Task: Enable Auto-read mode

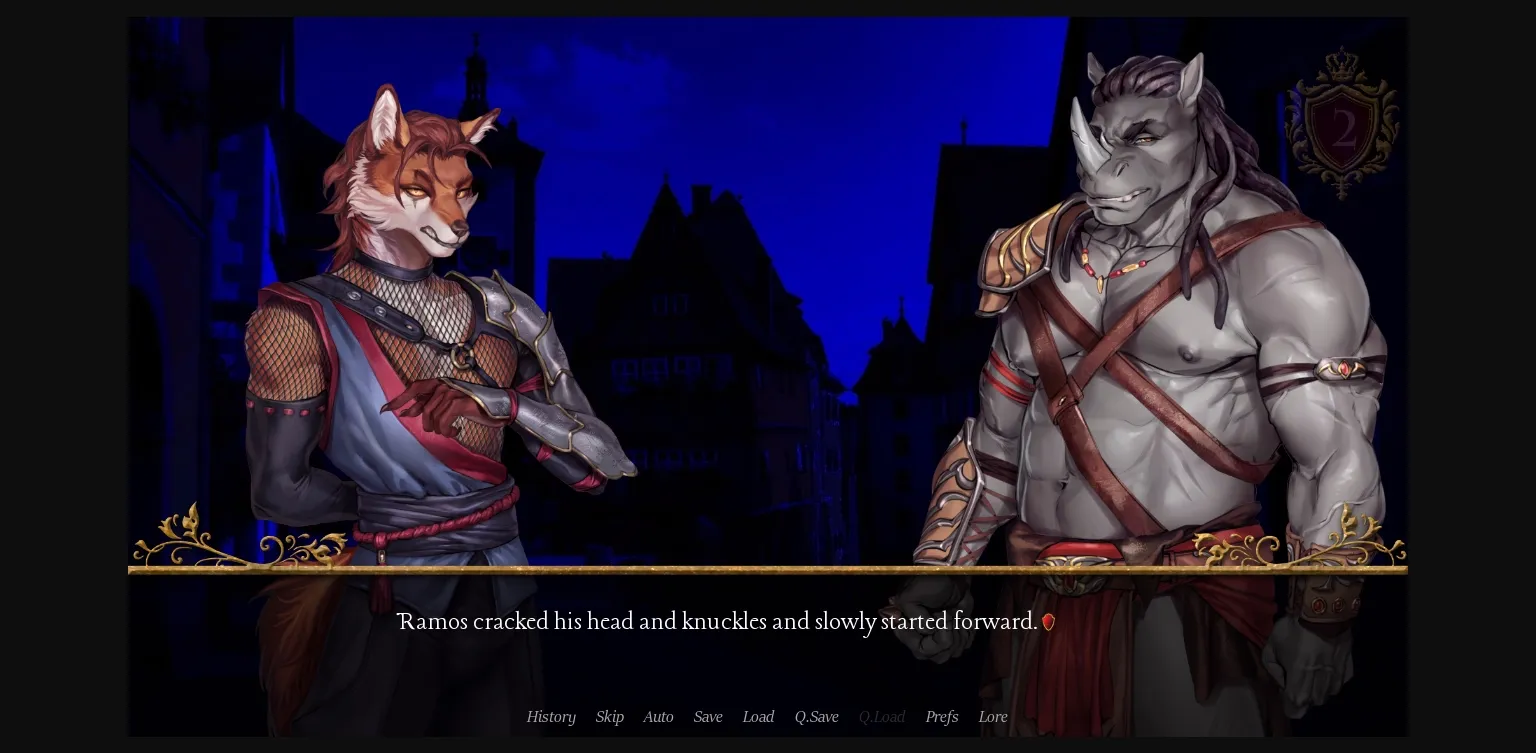Action: coord(658,717)
